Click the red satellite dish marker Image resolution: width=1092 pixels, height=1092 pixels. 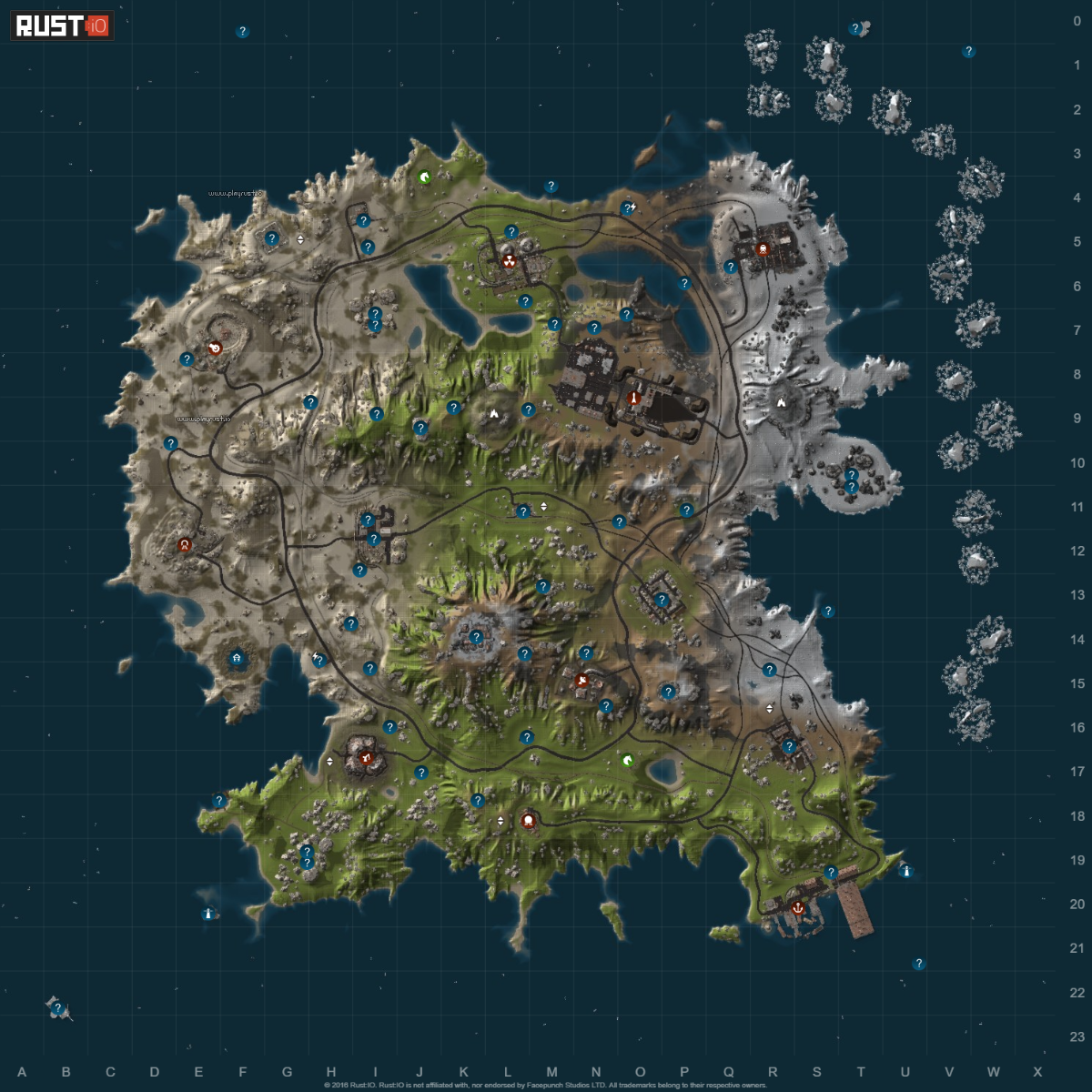(x=582, y=680)
